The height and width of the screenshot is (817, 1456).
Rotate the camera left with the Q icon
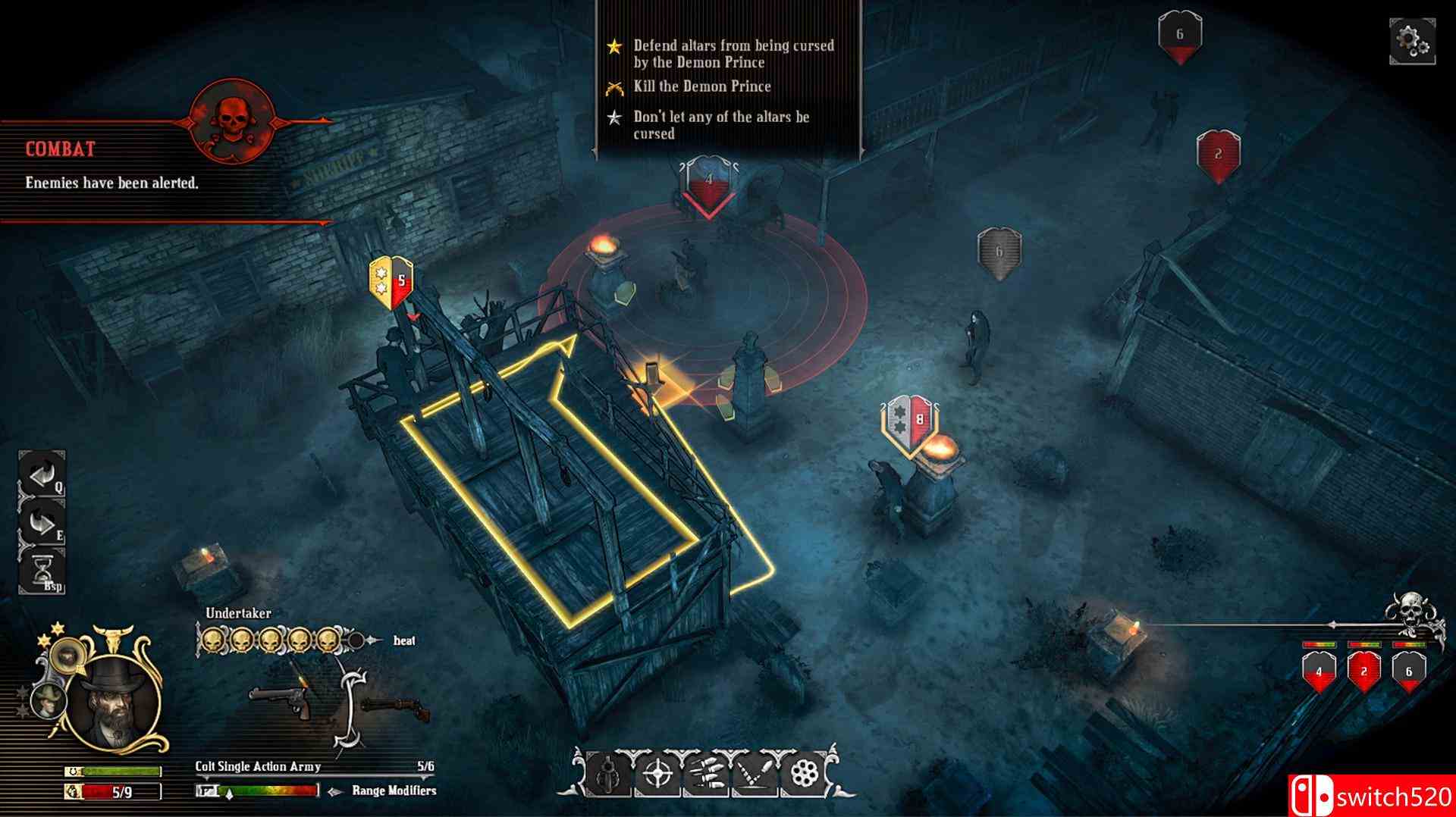(x=42, y=474)
